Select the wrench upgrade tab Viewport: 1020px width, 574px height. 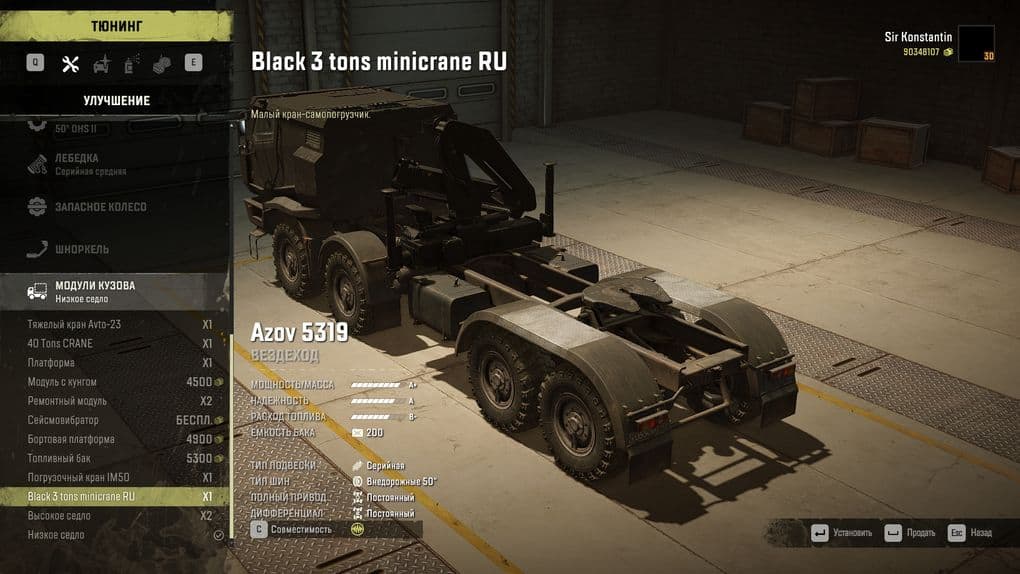tap(70, 64)
